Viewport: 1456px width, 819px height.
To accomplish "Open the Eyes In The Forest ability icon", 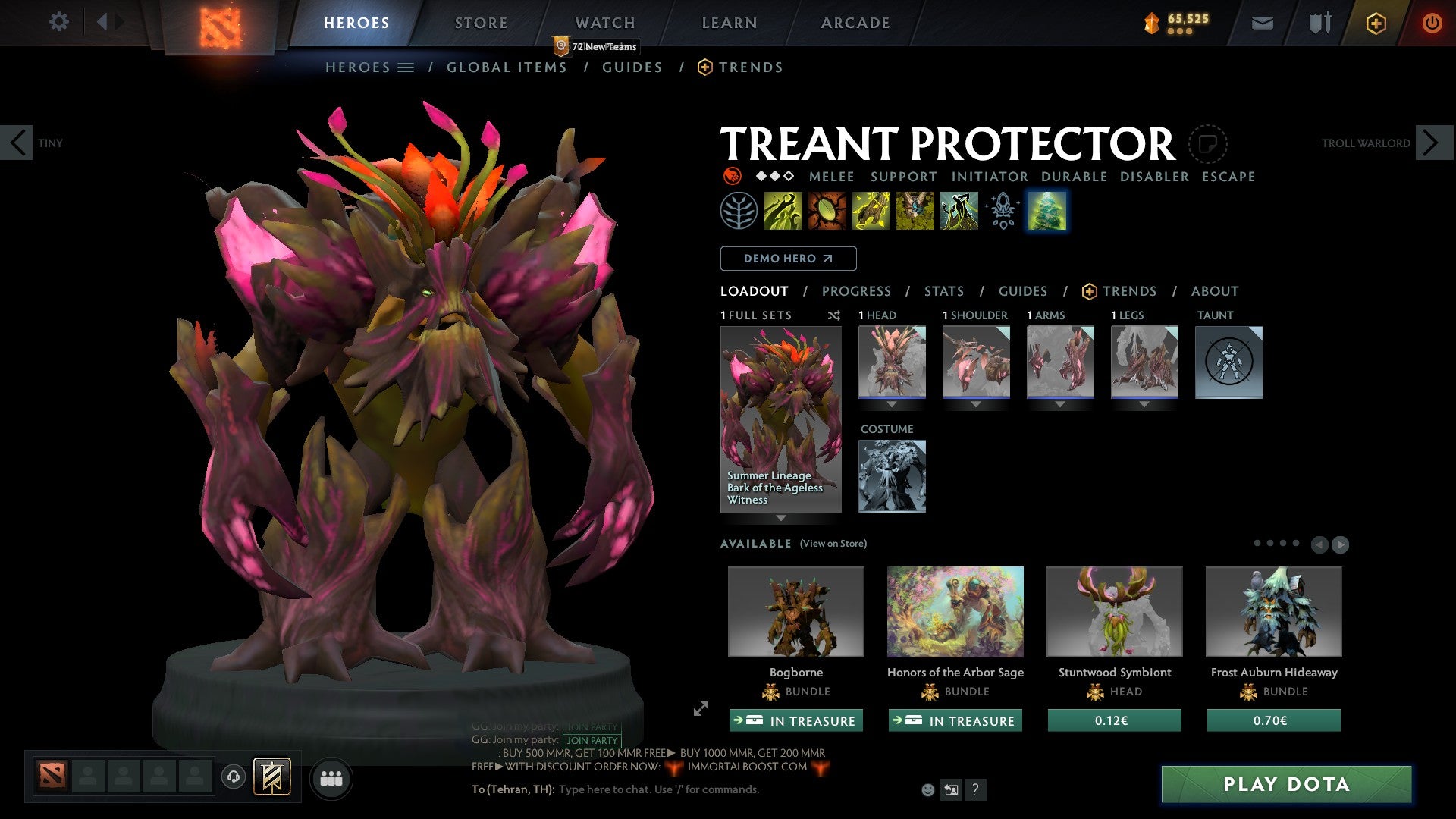I will (x=914, y=210).
